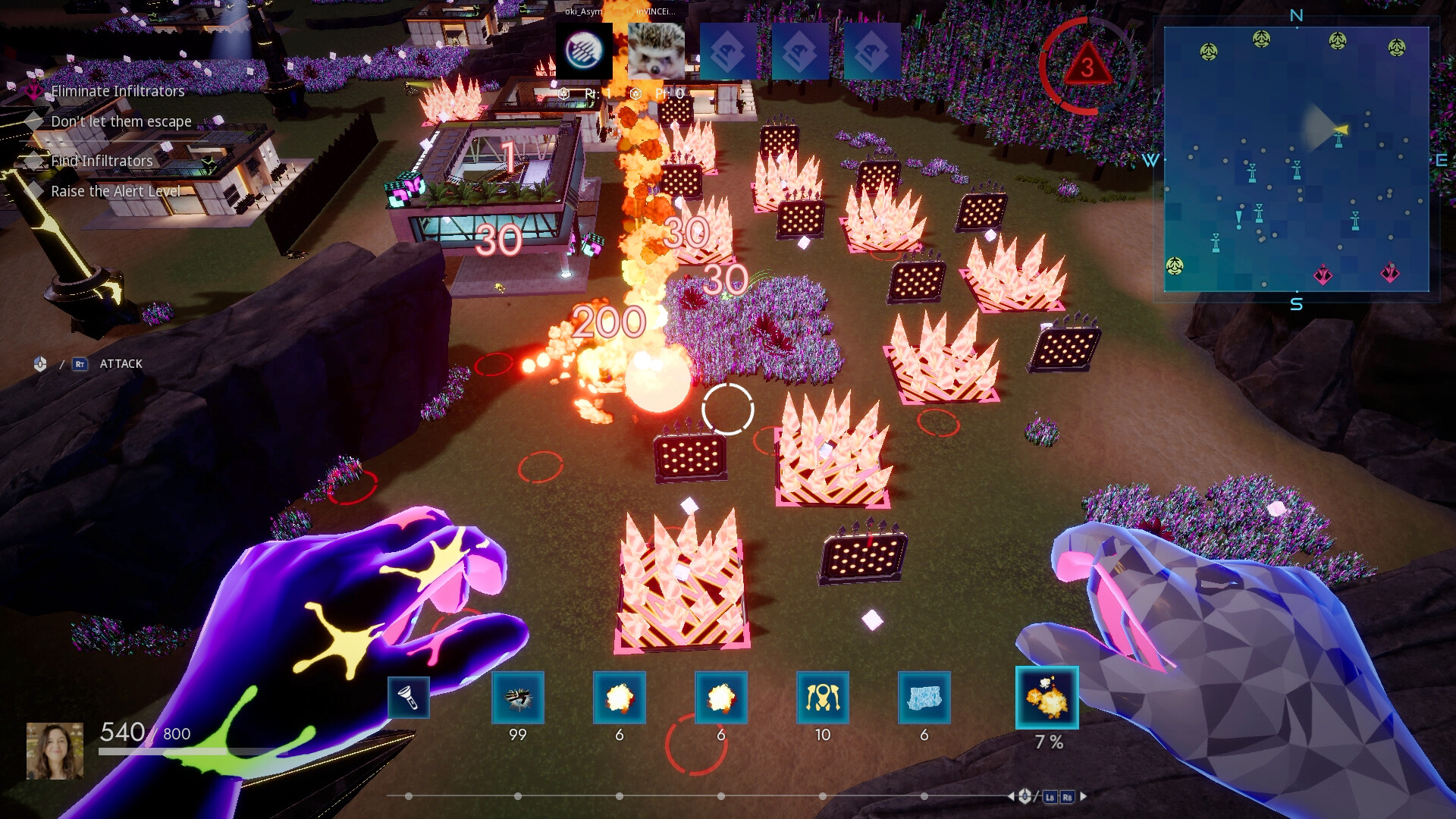Select the Eliminate Infiltrators objective
Screen dimensions: 1456x819
point(118,91)
